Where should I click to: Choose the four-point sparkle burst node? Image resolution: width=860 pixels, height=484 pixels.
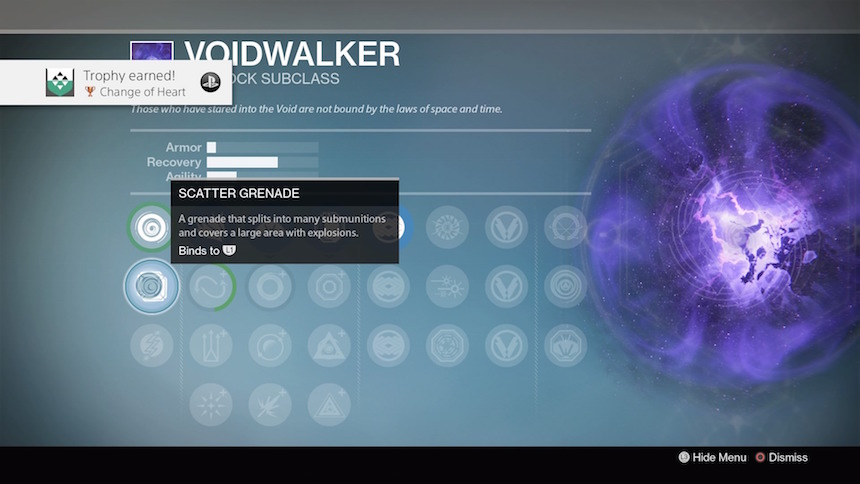pos(211,404)
